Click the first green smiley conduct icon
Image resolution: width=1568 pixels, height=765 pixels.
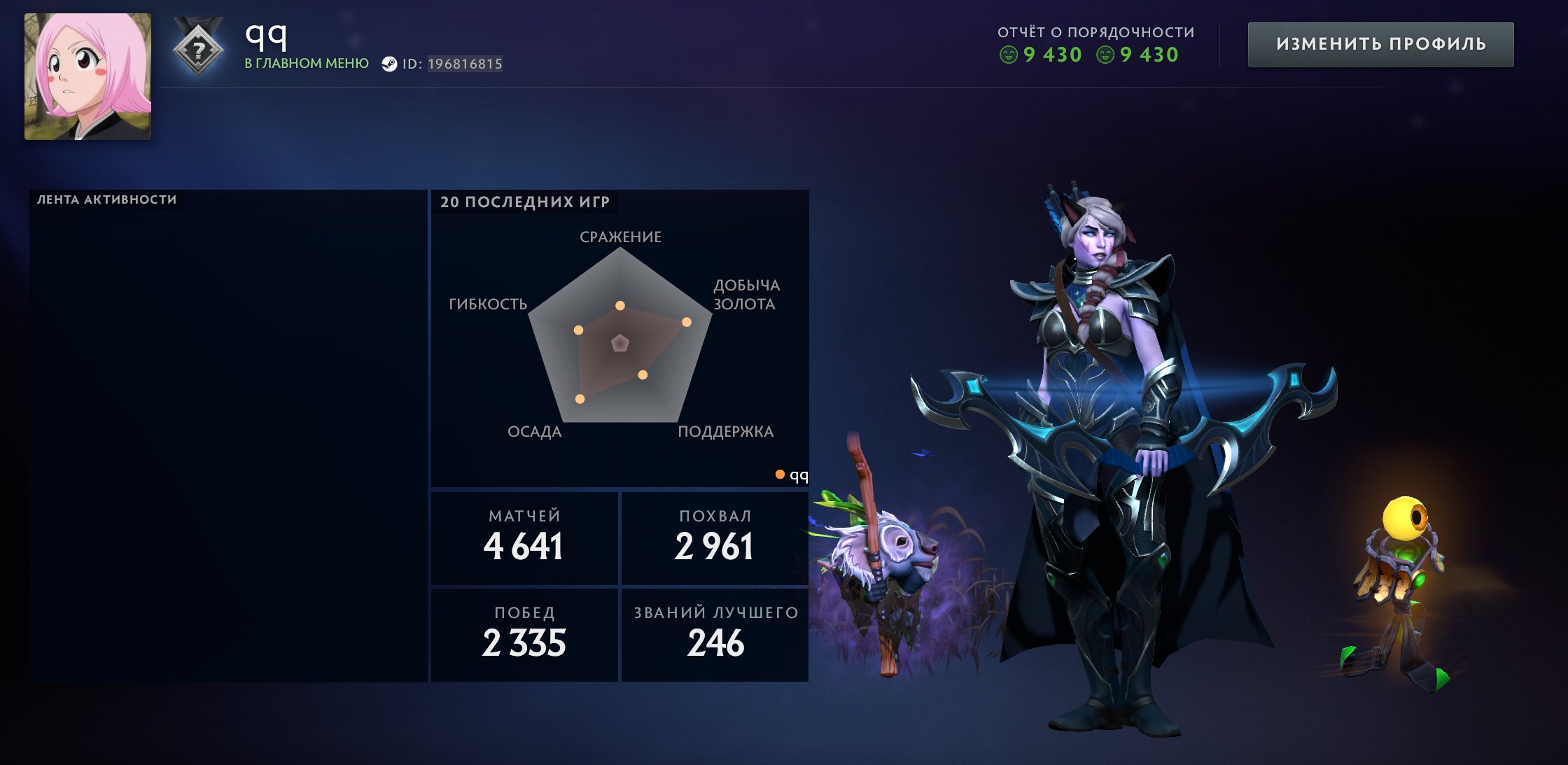pos(1009,55)
